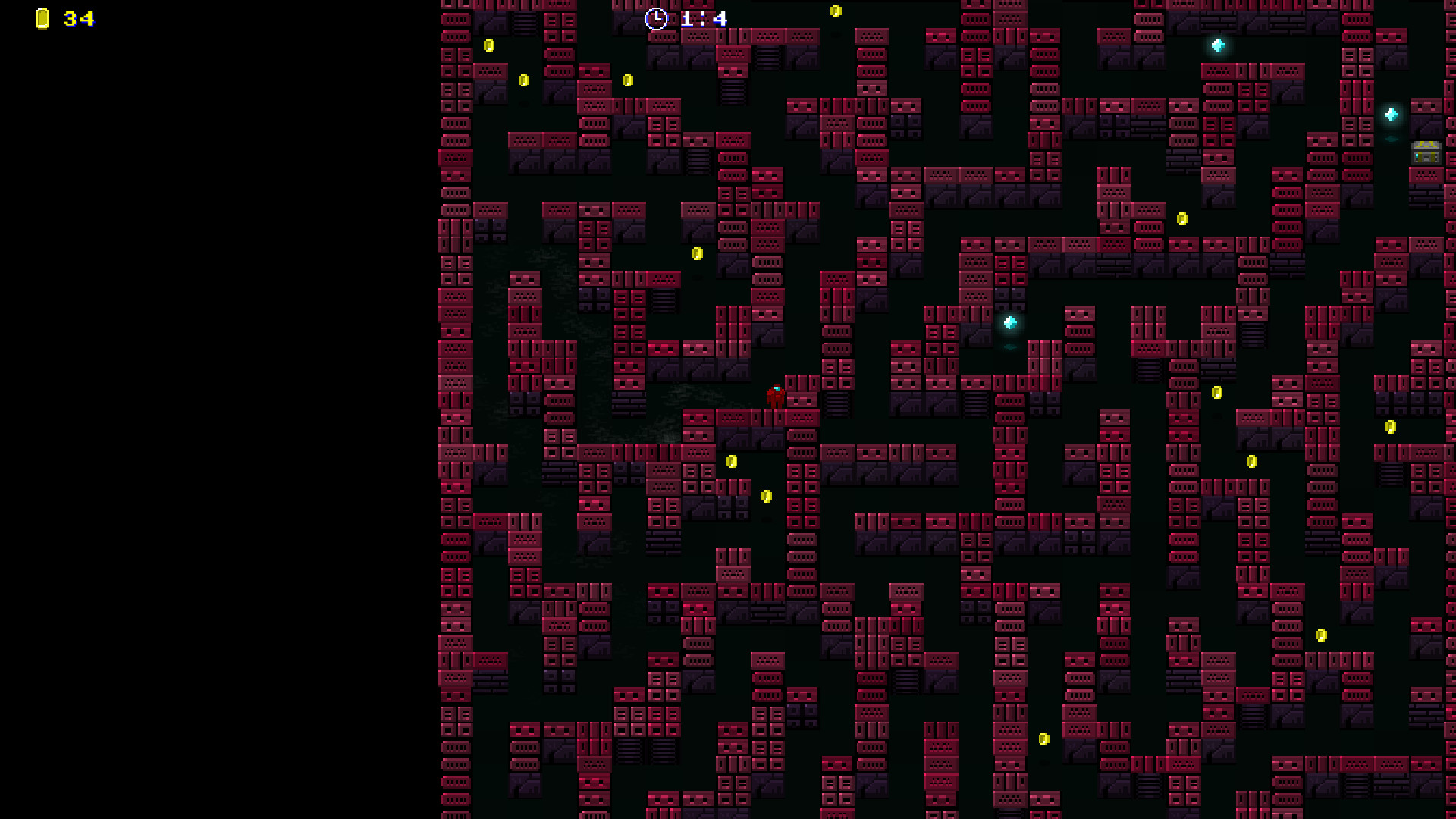The height and width of the screenshot is (819, 1456).
Task: Click the treasure chest on the right wall
Action: 1426,154
